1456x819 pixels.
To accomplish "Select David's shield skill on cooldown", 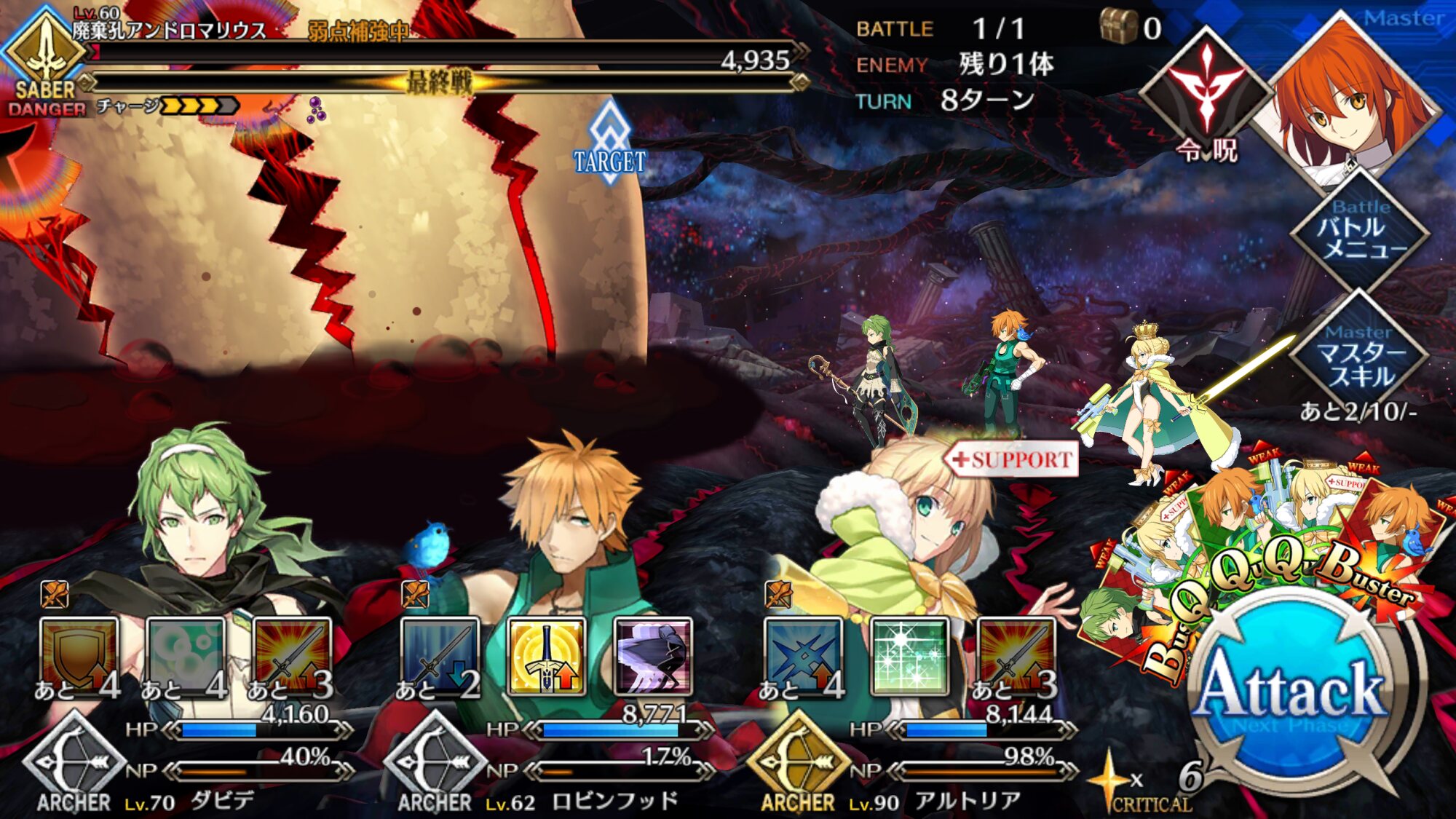I will tap(79, 655).
